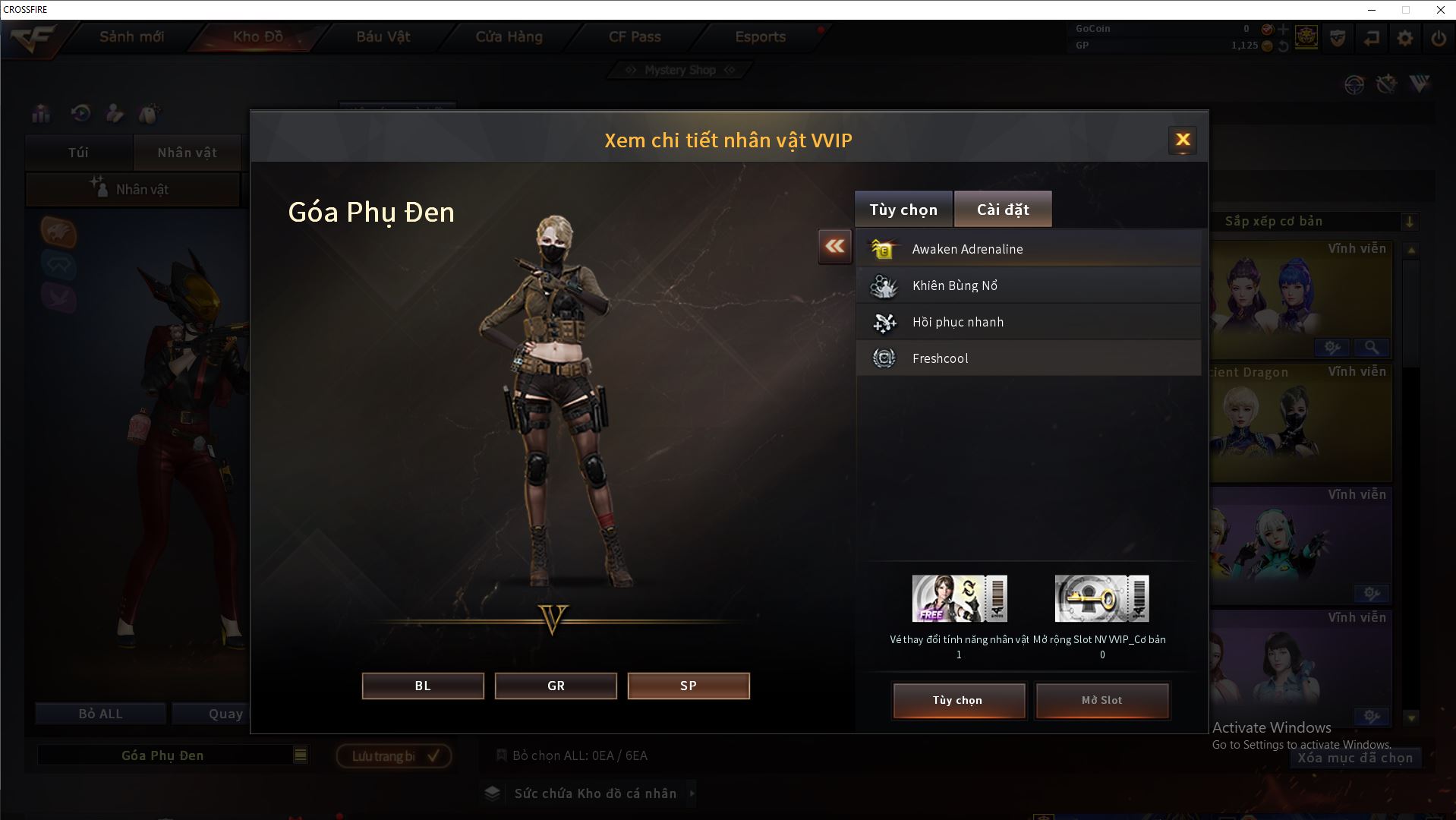The height and width of the screenshot is (820, 1456).
Task: Close the VVIP character detail dialog
Action: 1182,140
